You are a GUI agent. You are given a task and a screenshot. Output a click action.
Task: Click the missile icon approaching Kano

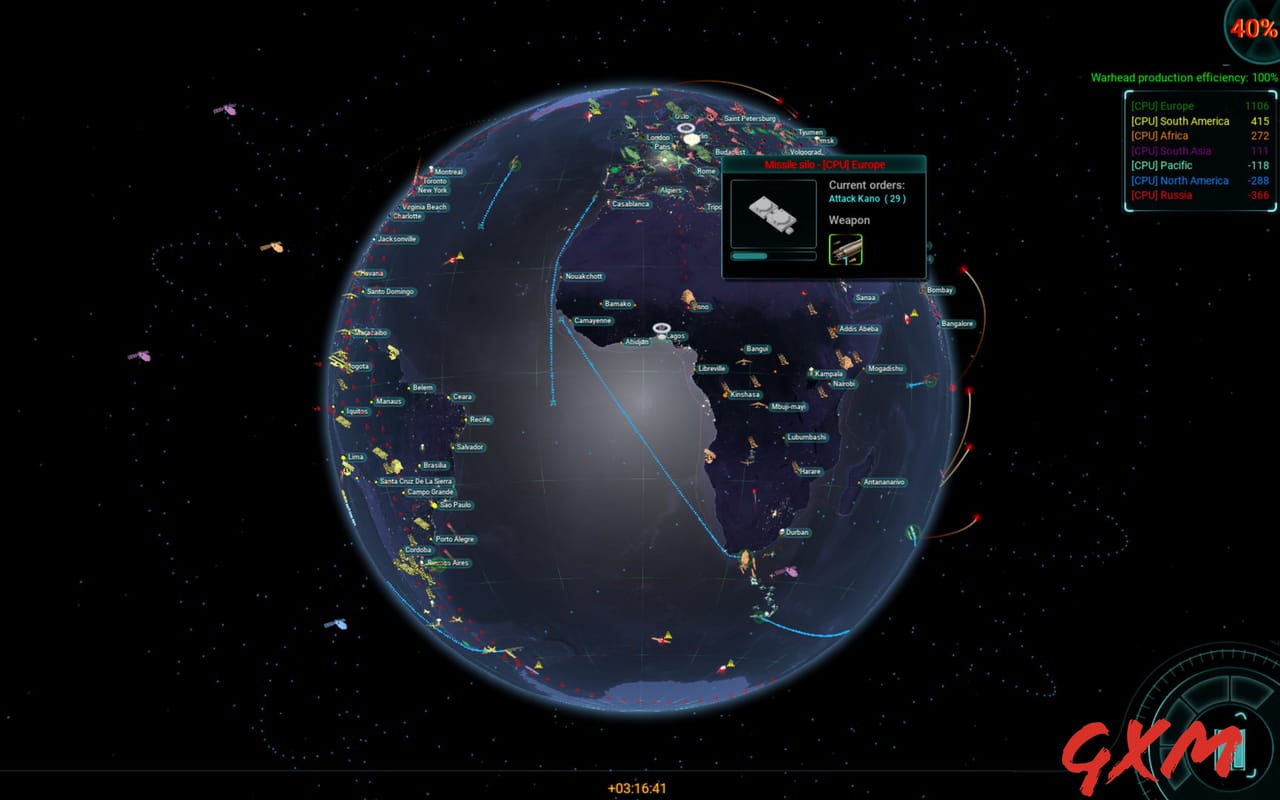[688, 298]
